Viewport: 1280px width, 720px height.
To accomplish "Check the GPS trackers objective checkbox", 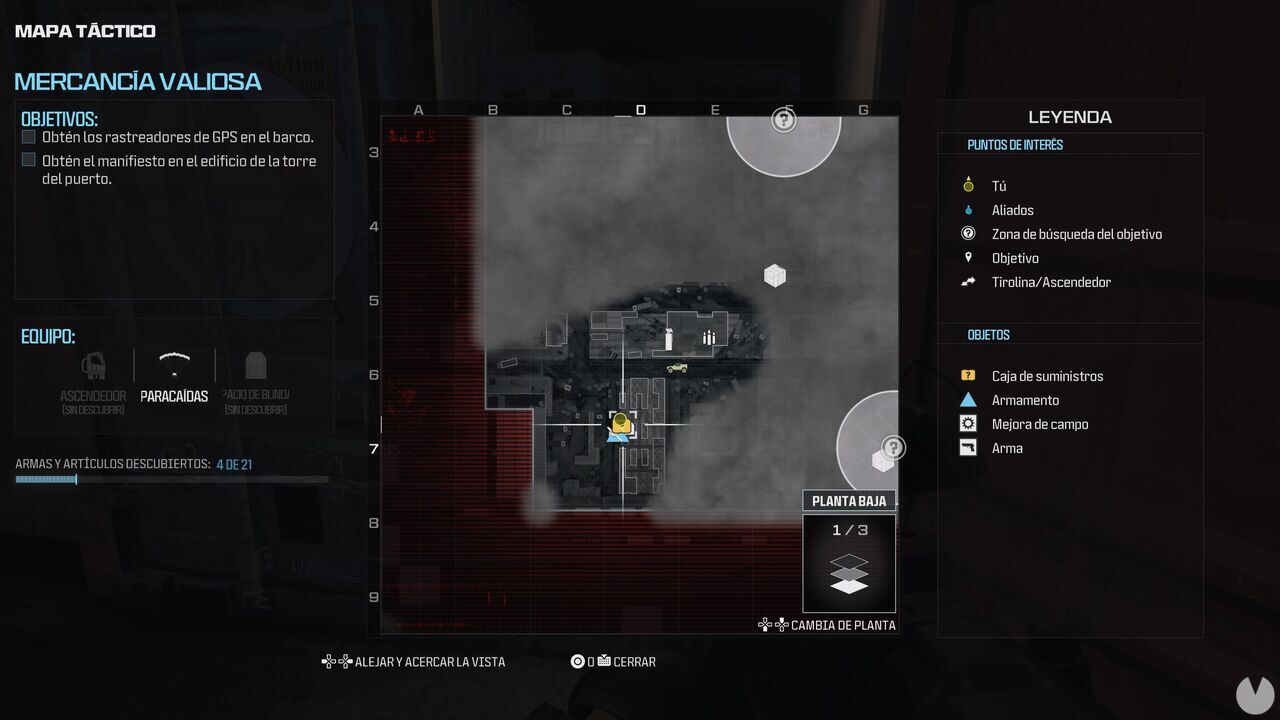I will coord(28,136).
